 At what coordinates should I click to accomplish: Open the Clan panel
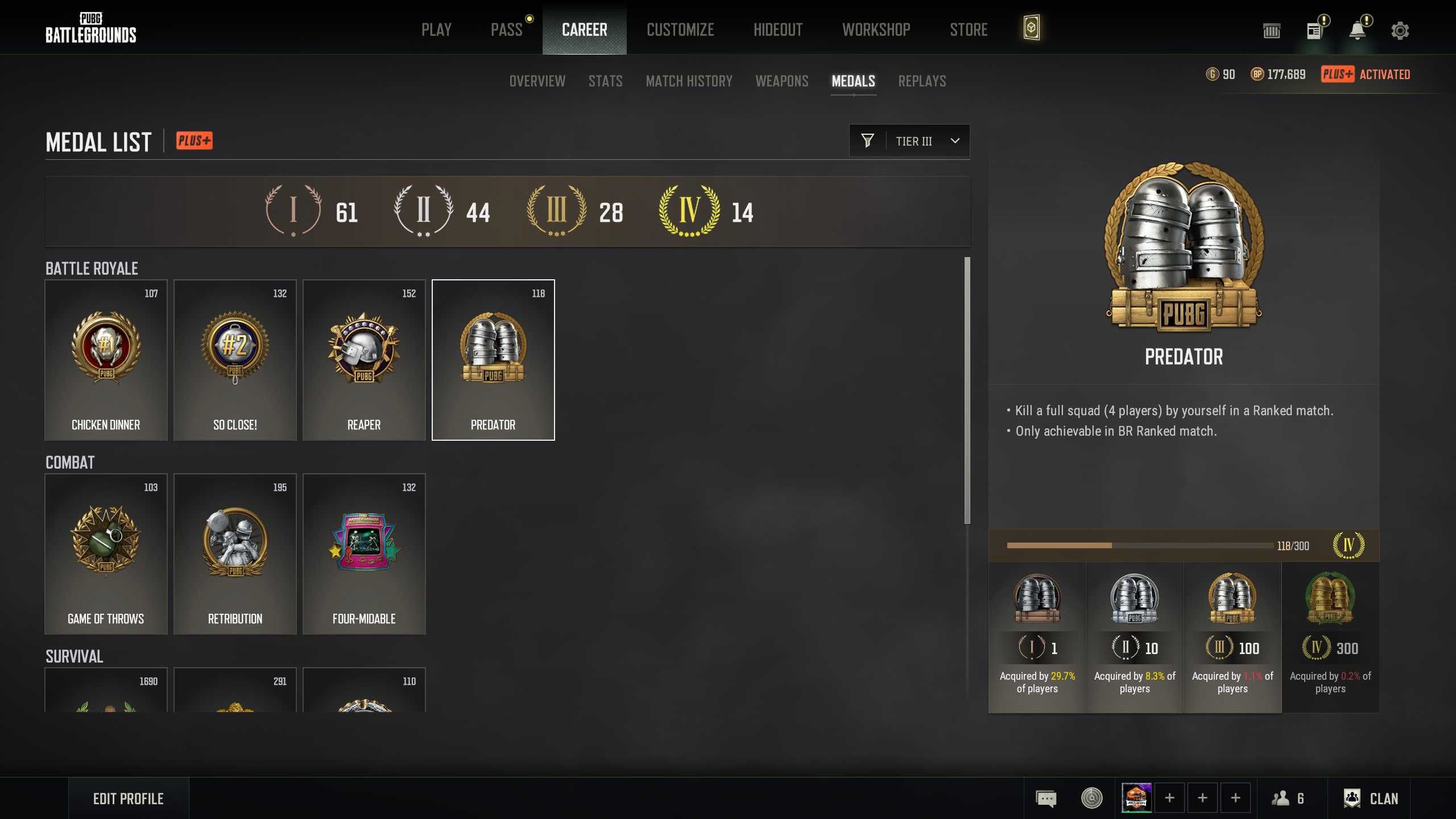click(1371, 799)
